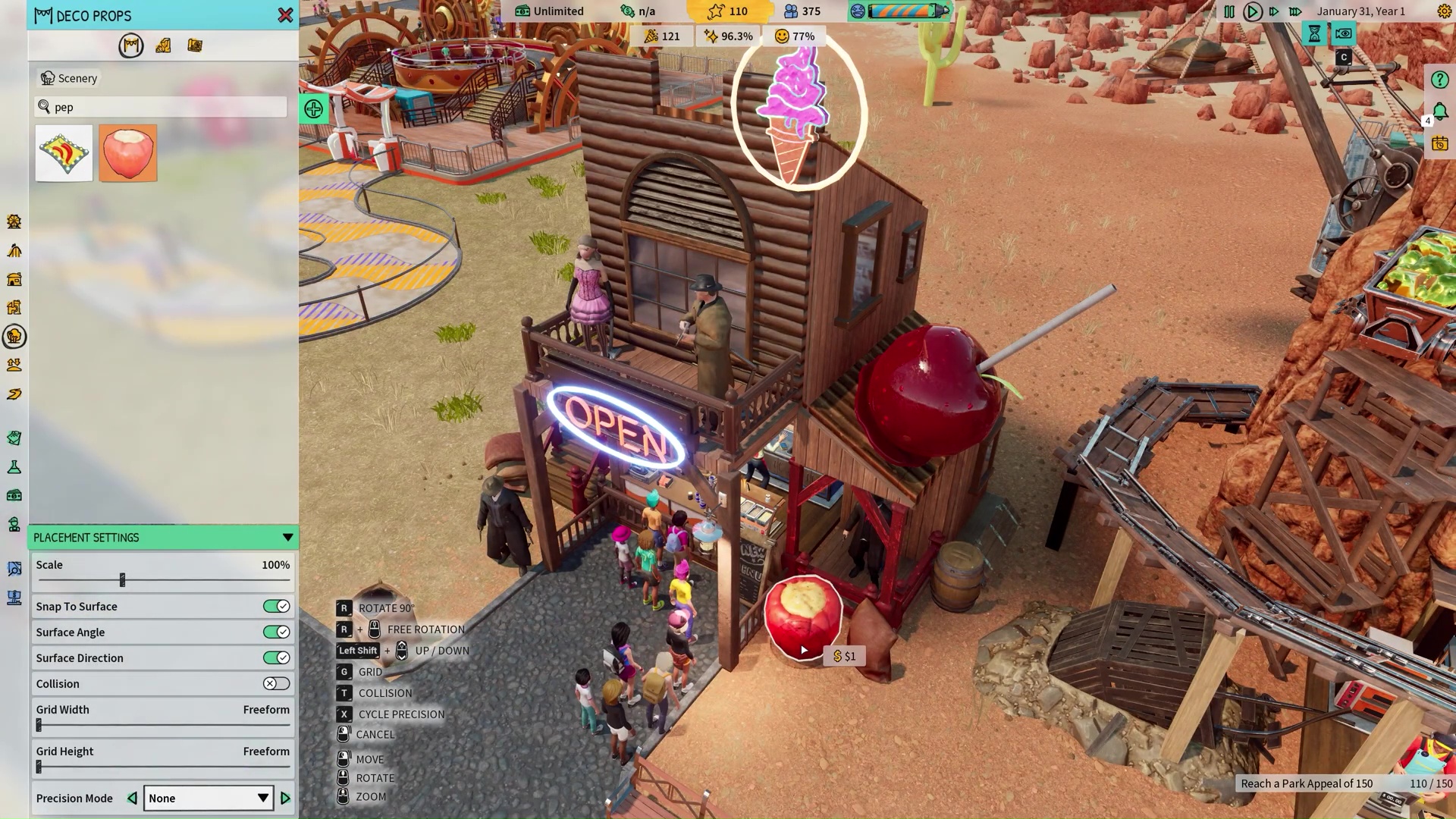The height and width of the screenshot is (819, 1456).
Task: Close the Deco Props panel
Action: (x=285, y=15)
